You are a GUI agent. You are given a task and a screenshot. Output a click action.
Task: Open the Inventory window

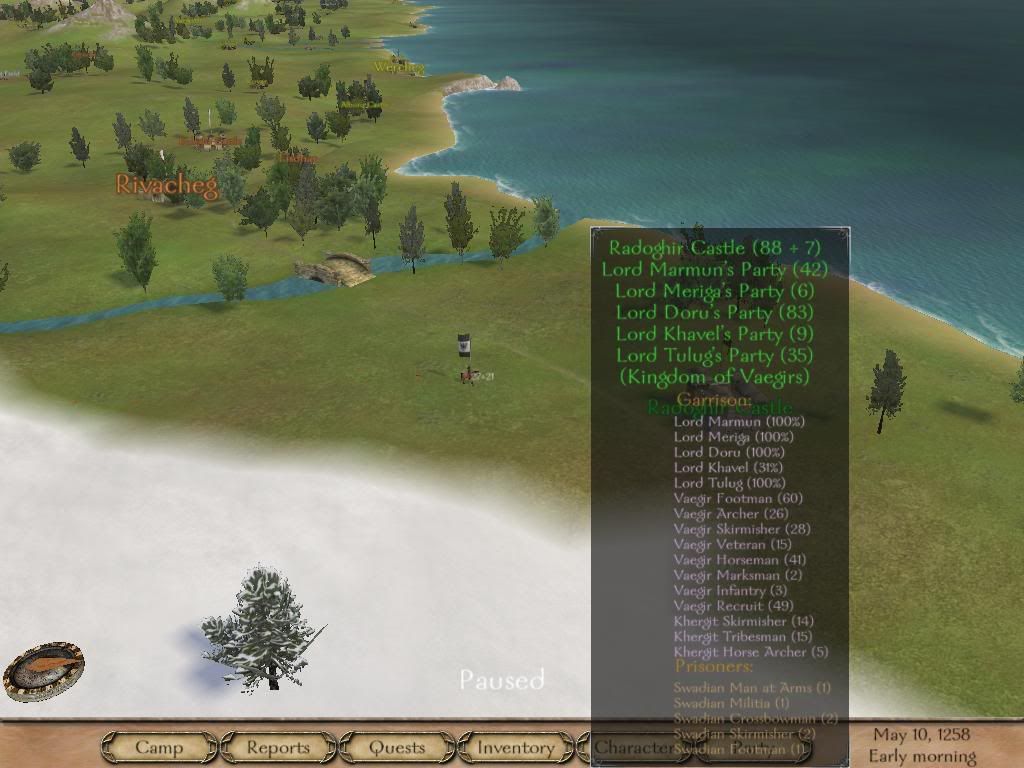[x=515, y=747]
